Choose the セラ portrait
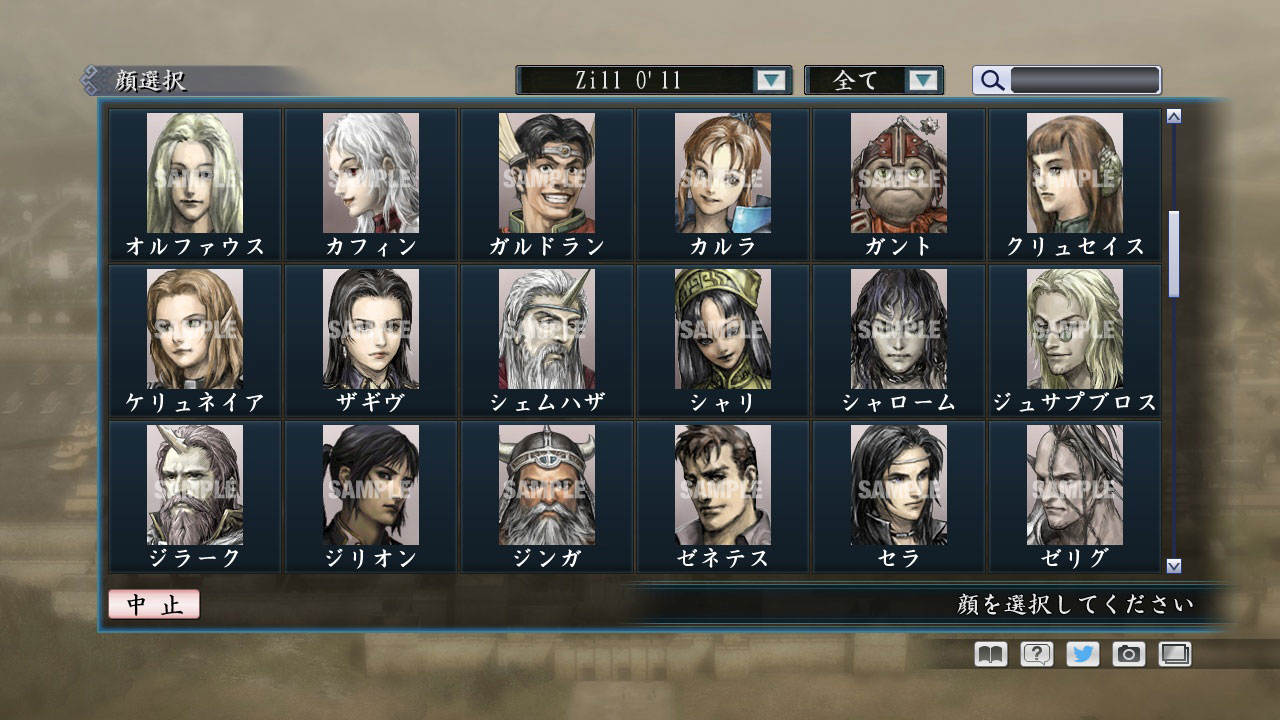The image size is (1280, 720). 899,487
